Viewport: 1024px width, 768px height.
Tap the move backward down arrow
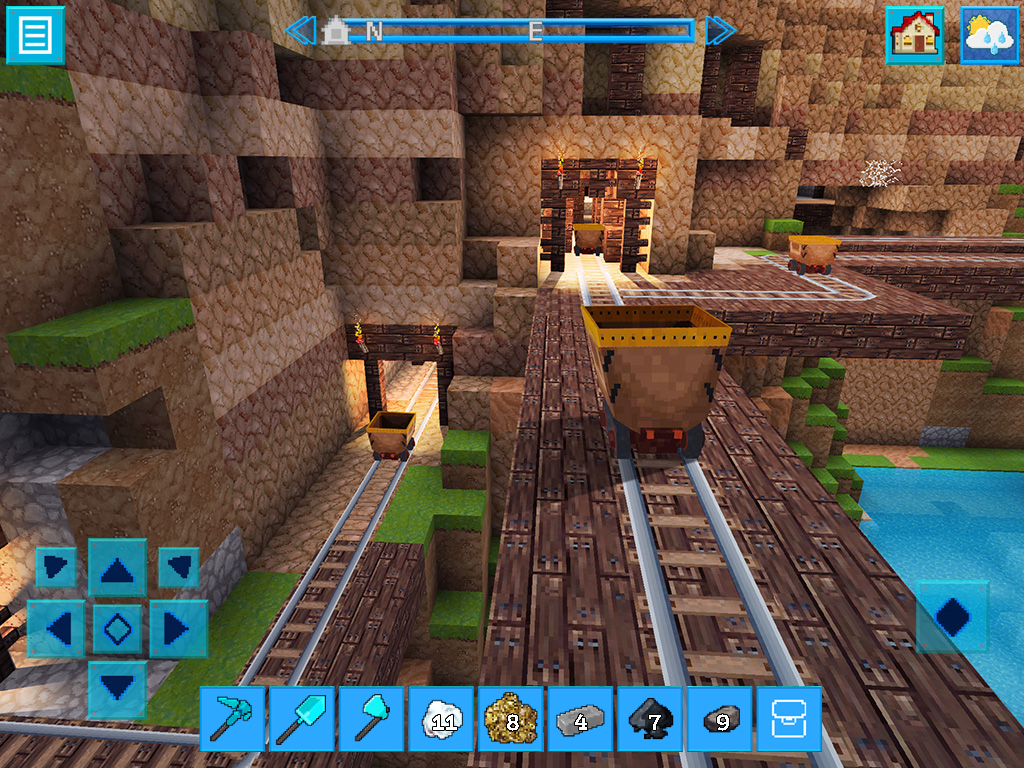tap(117, 688)
